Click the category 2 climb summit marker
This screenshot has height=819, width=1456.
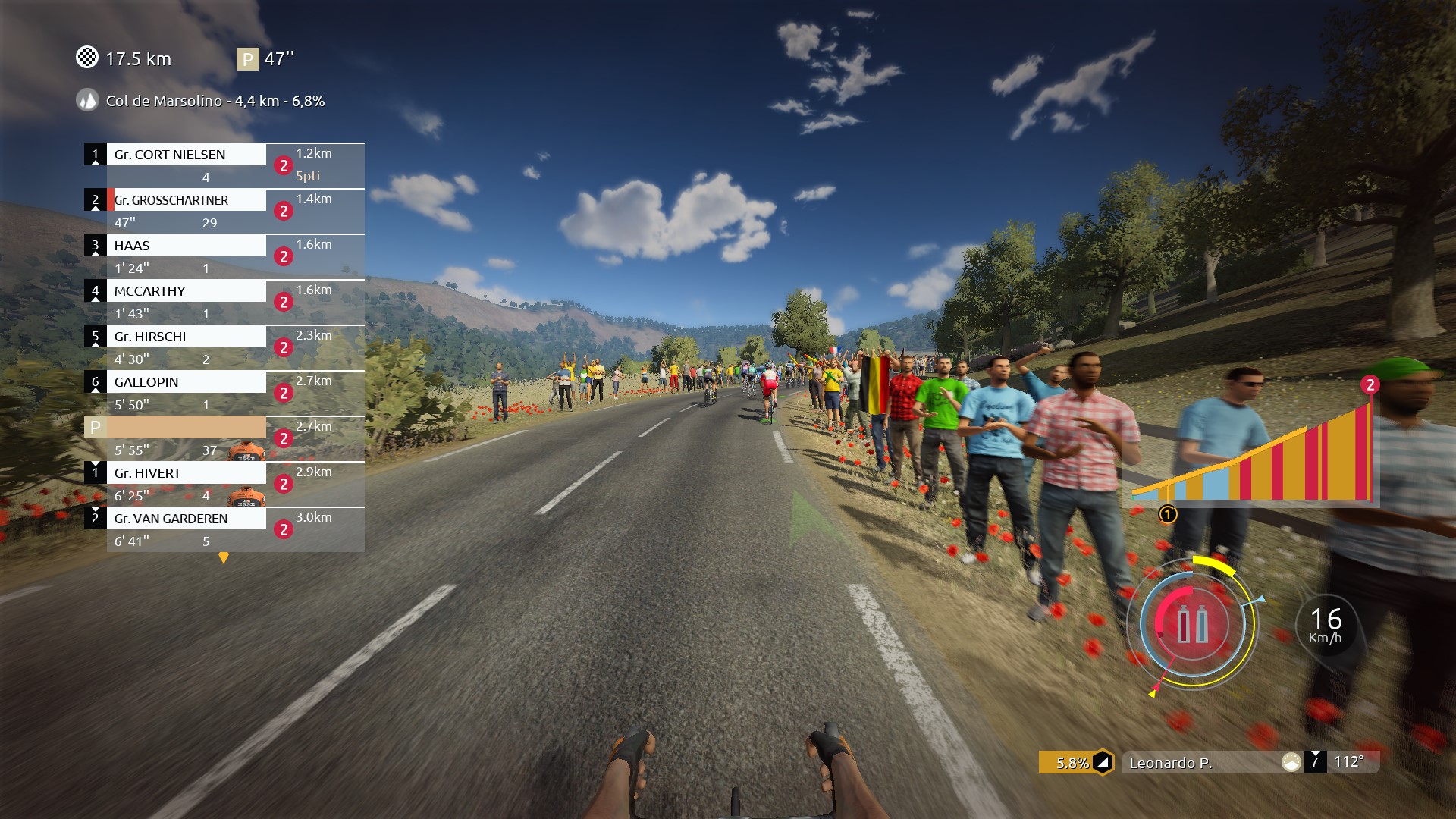click(1370, 385)
